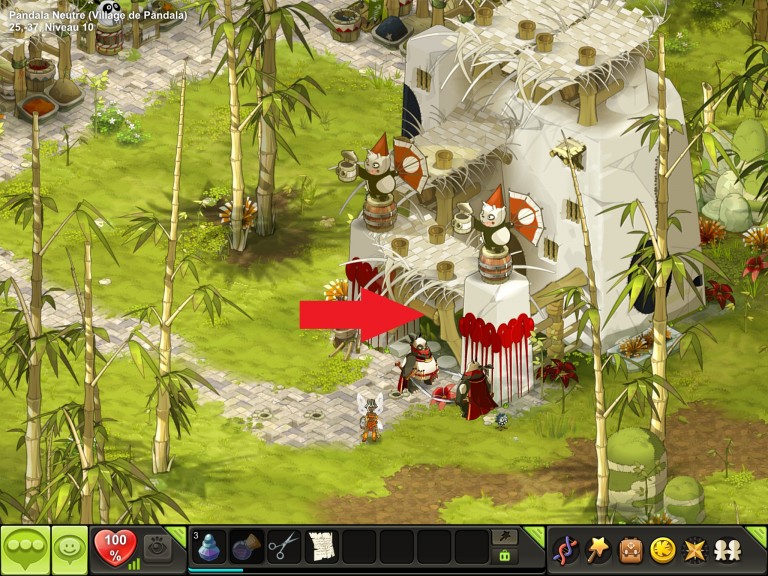Select the purple corked flask slot
Image resolution: width=768 pixels, height=576 pixels.
tap(246, 548)
